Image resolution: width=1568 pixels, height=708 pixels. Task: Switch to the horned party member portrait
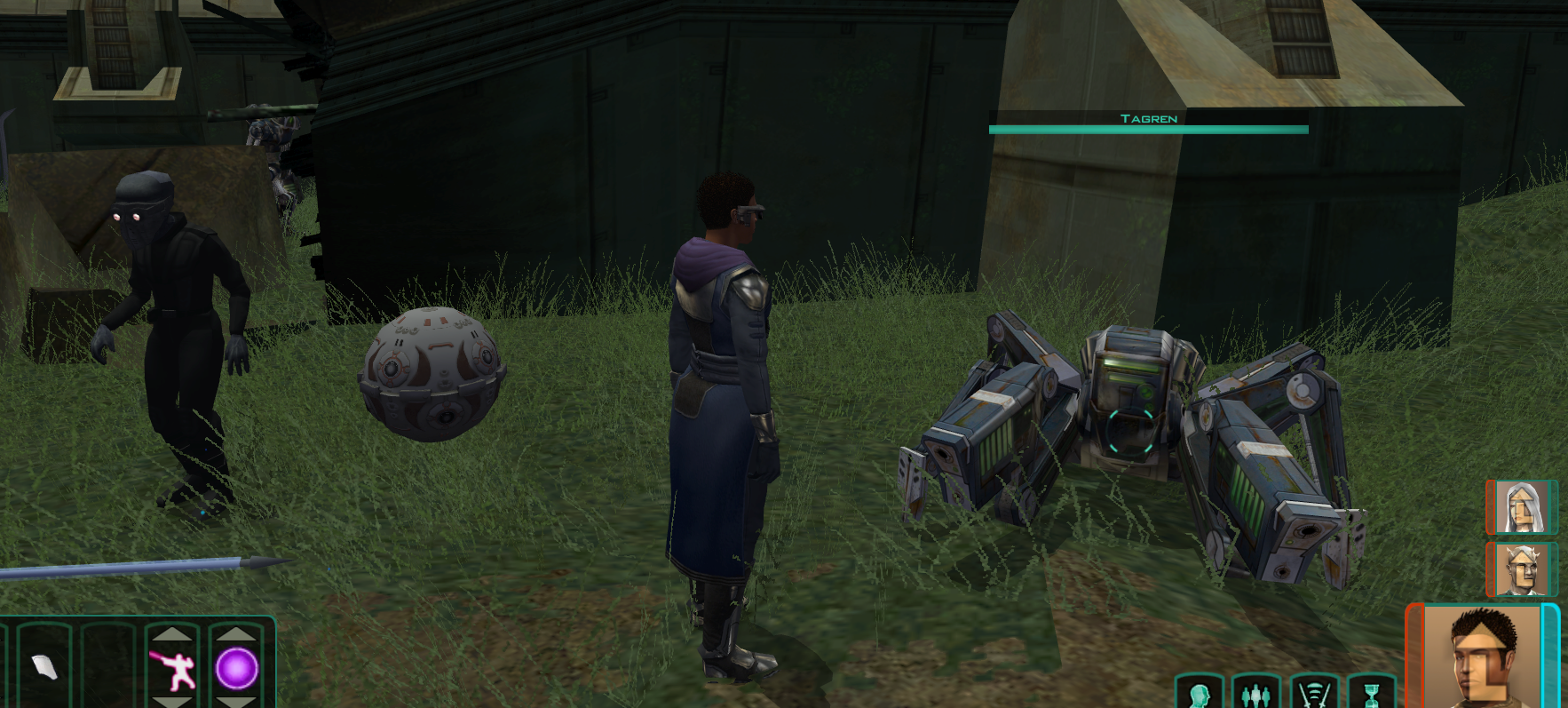pyautogui.click(x=1521, y=569)
